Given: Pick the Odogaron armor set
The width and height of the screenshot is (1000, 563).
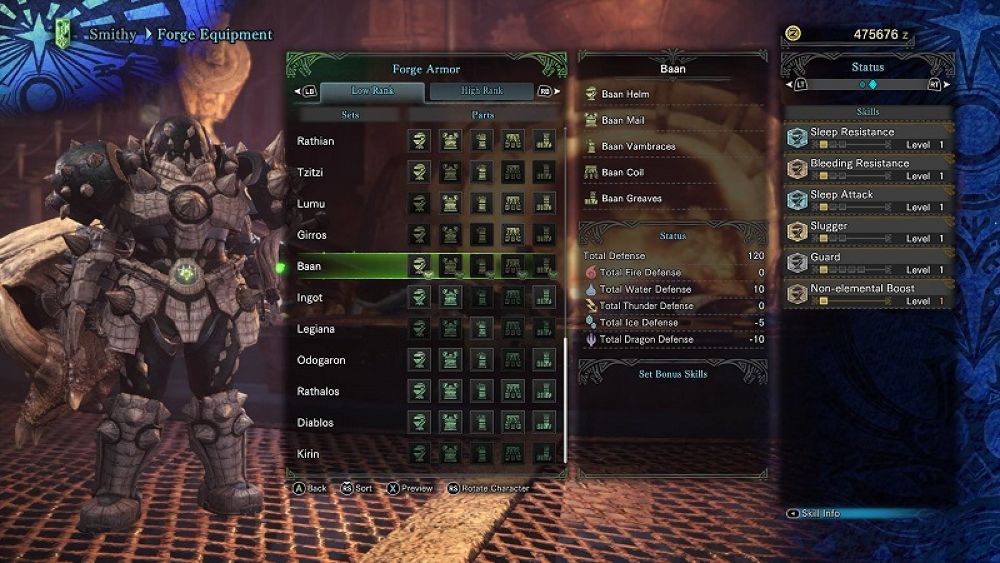Looking at the screenshot, I should coord(320,360).
